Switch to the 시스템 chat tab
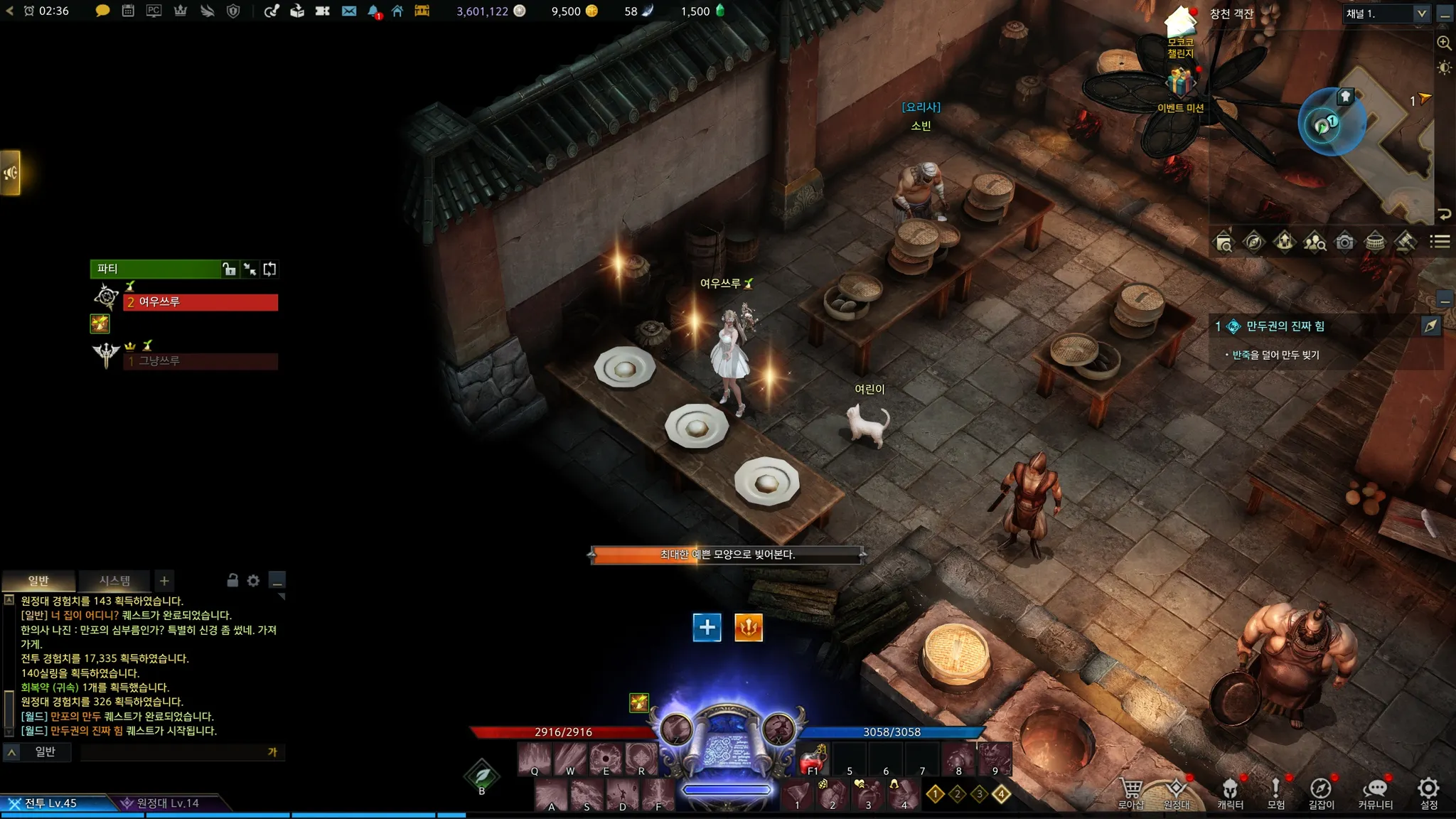The height and width of the screenshot is (819, 1456). point(114,581)
